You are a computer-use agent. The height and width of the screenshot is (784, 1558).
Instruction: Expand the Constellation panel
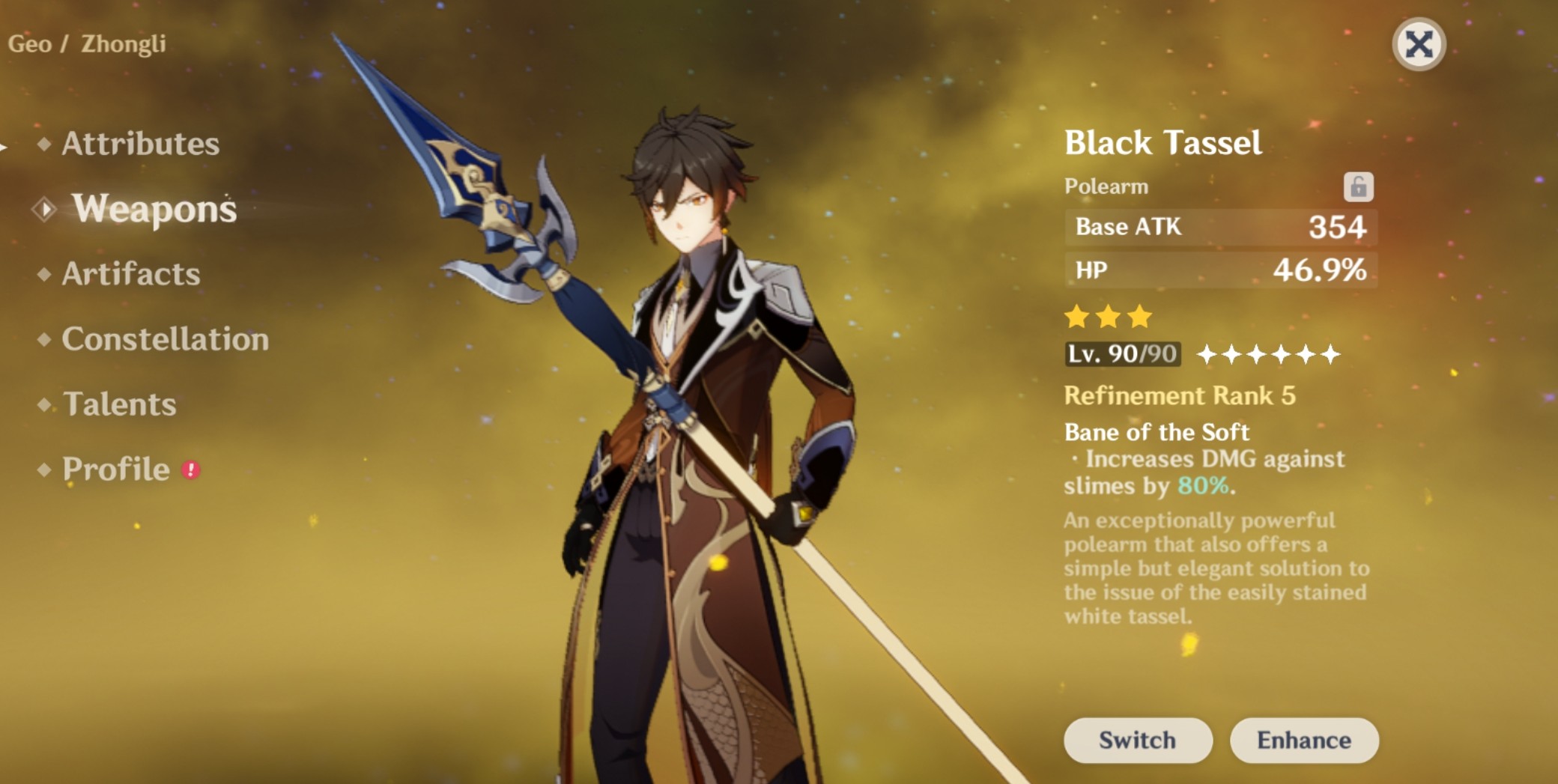coord(165,341)
